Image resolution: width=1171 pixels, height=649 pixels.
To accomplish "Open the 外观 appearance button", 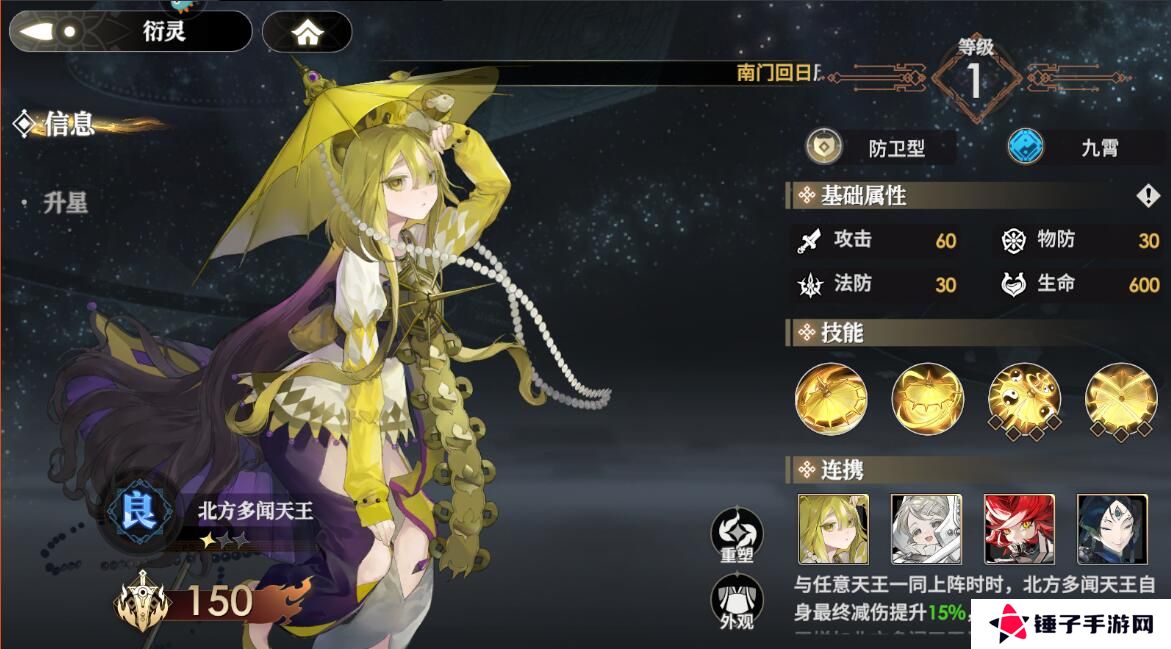I will click(x=736, y=603).
